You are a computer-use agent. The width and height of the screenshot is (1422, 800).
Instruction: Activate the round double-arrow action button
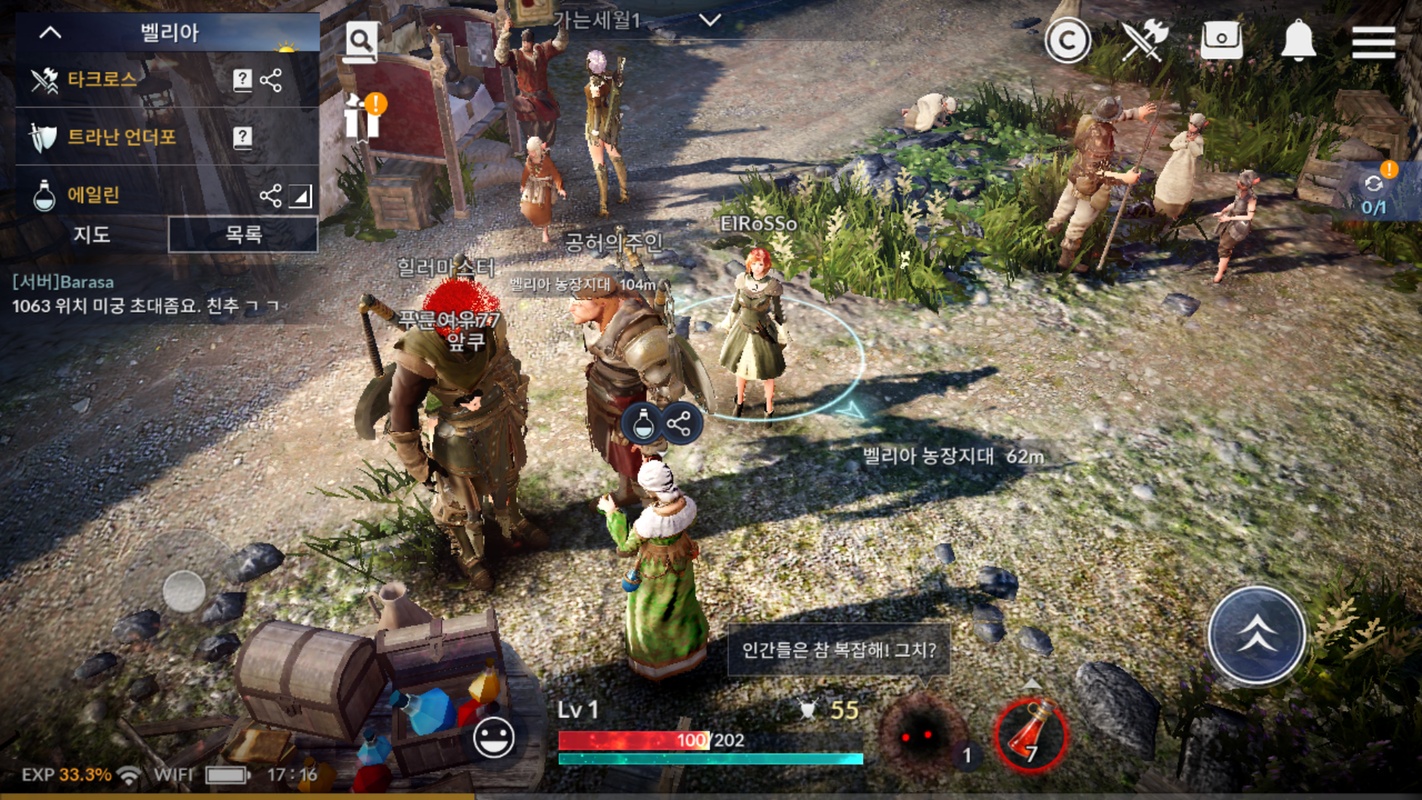point(1256,636)
